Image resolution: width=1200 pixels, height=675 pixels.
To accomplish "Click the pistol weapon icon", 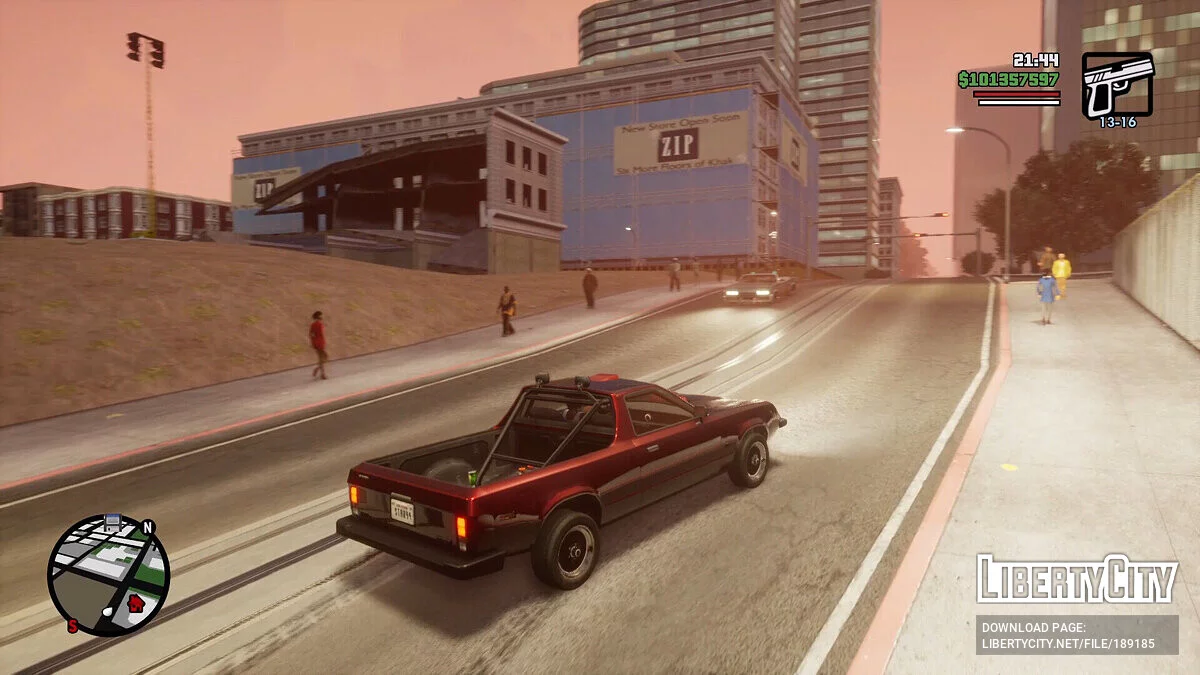I will click(x=1117, y=84).
